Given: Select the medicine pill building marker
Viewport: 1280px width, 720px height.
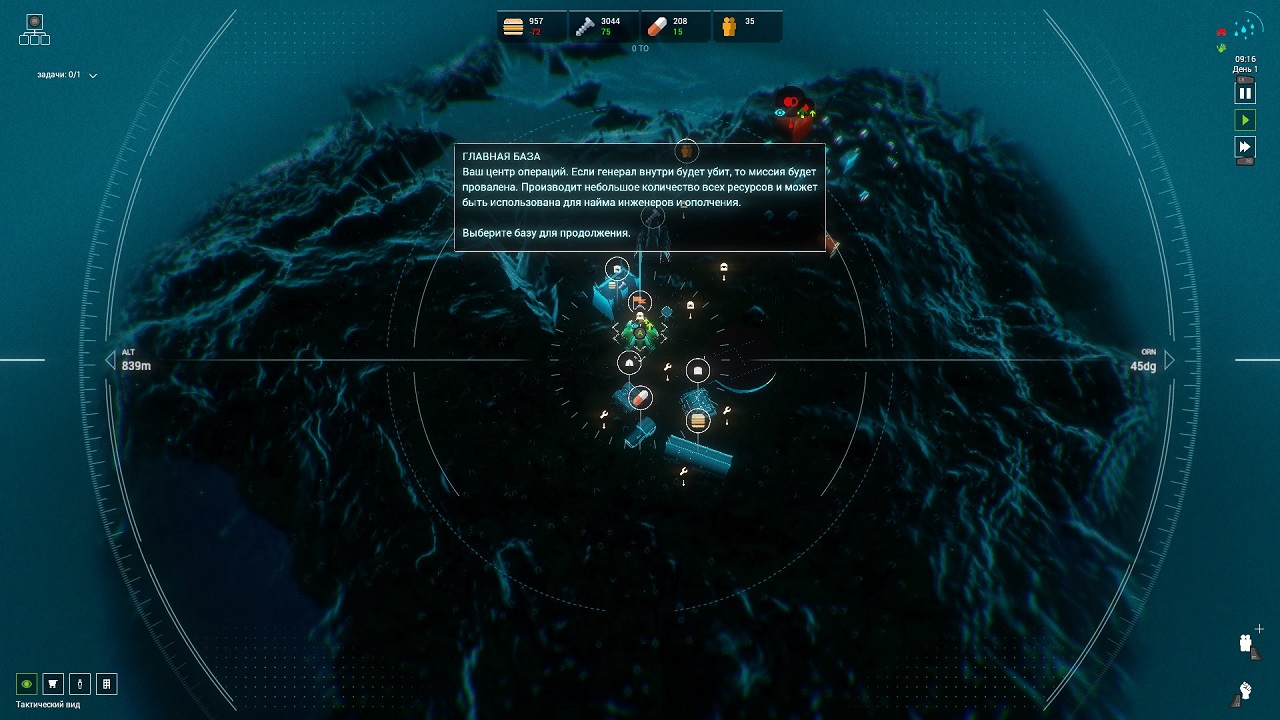Looking at the screenshot, I should click(640, 398).
